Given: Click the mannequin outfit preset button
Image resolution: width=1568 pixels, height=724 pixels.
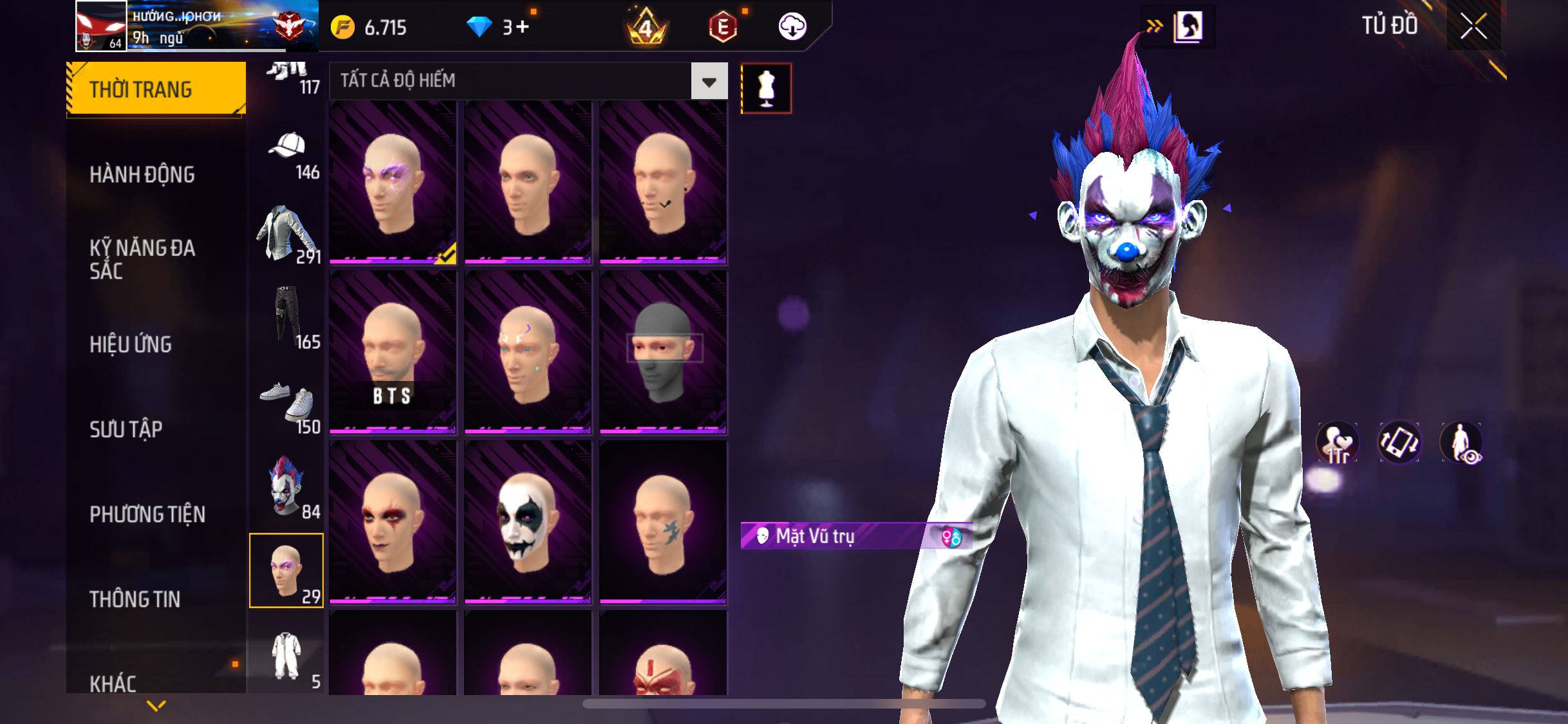Looking at the screenshot, I should [766, 89].
